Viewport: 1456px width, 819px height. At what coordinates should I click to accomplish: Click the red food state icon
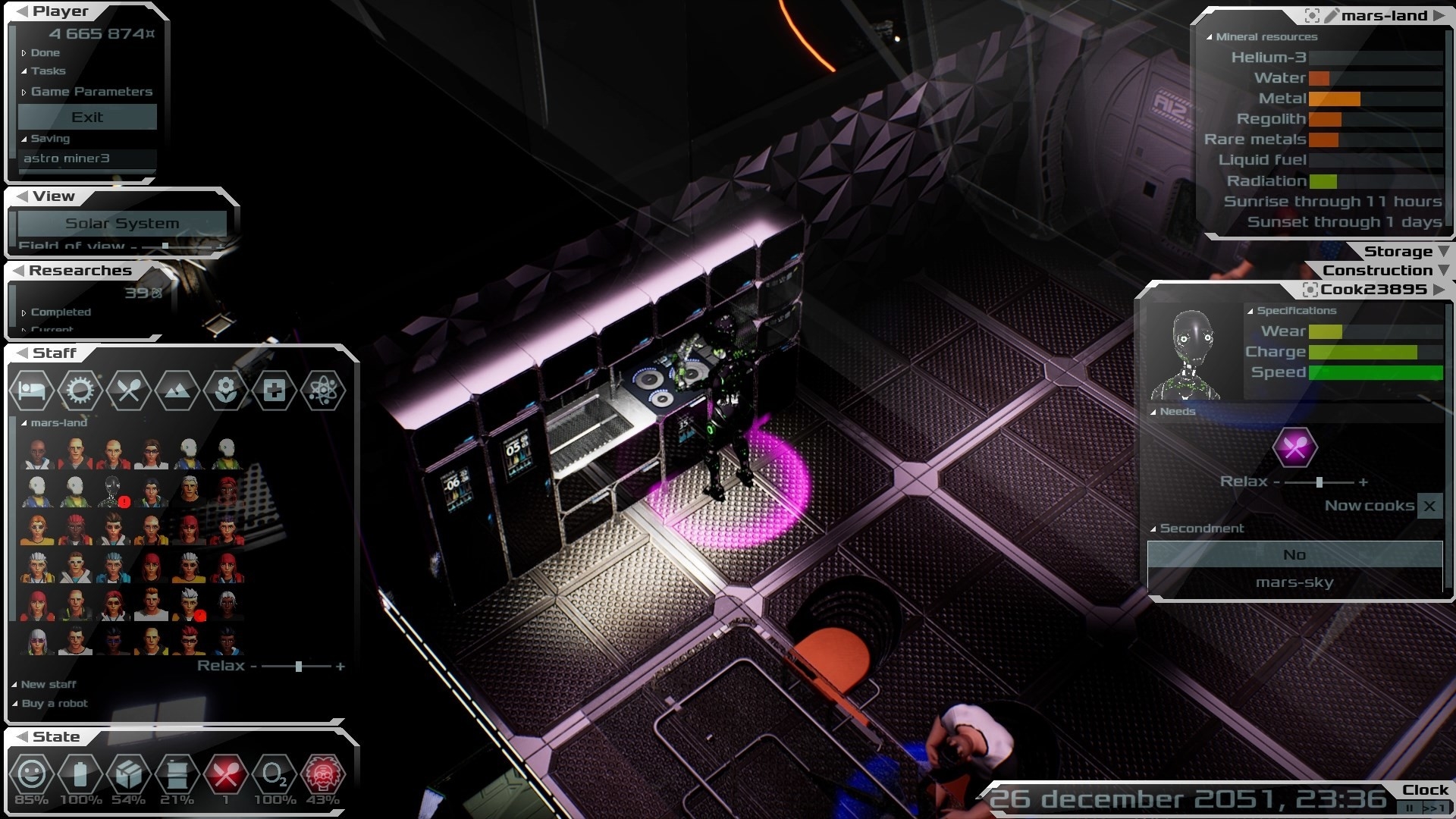coord(226,775)
